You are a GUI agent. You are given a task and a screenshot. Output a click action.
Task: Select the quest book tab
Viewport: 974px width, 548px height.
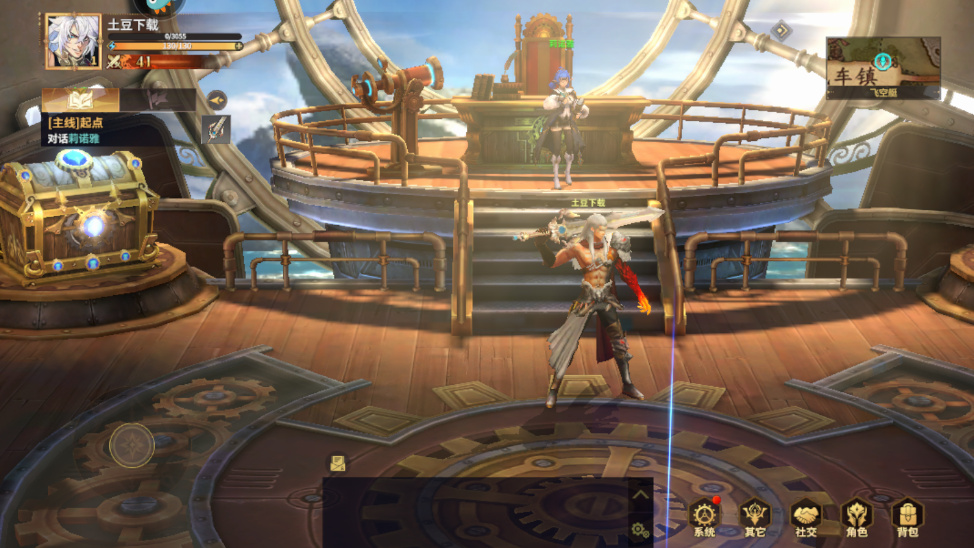pos(81,100)
